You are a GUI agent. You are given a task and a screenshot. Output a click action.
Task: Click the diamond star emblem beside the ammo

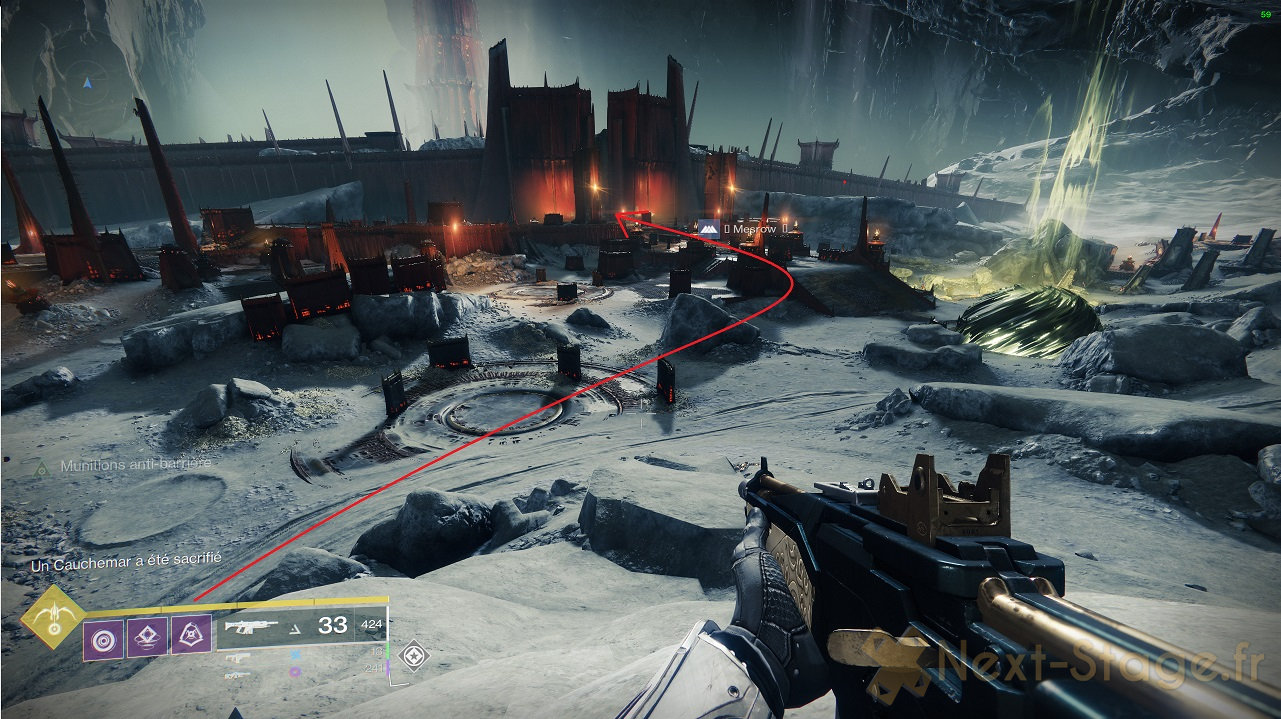click(x=414, y=657)
